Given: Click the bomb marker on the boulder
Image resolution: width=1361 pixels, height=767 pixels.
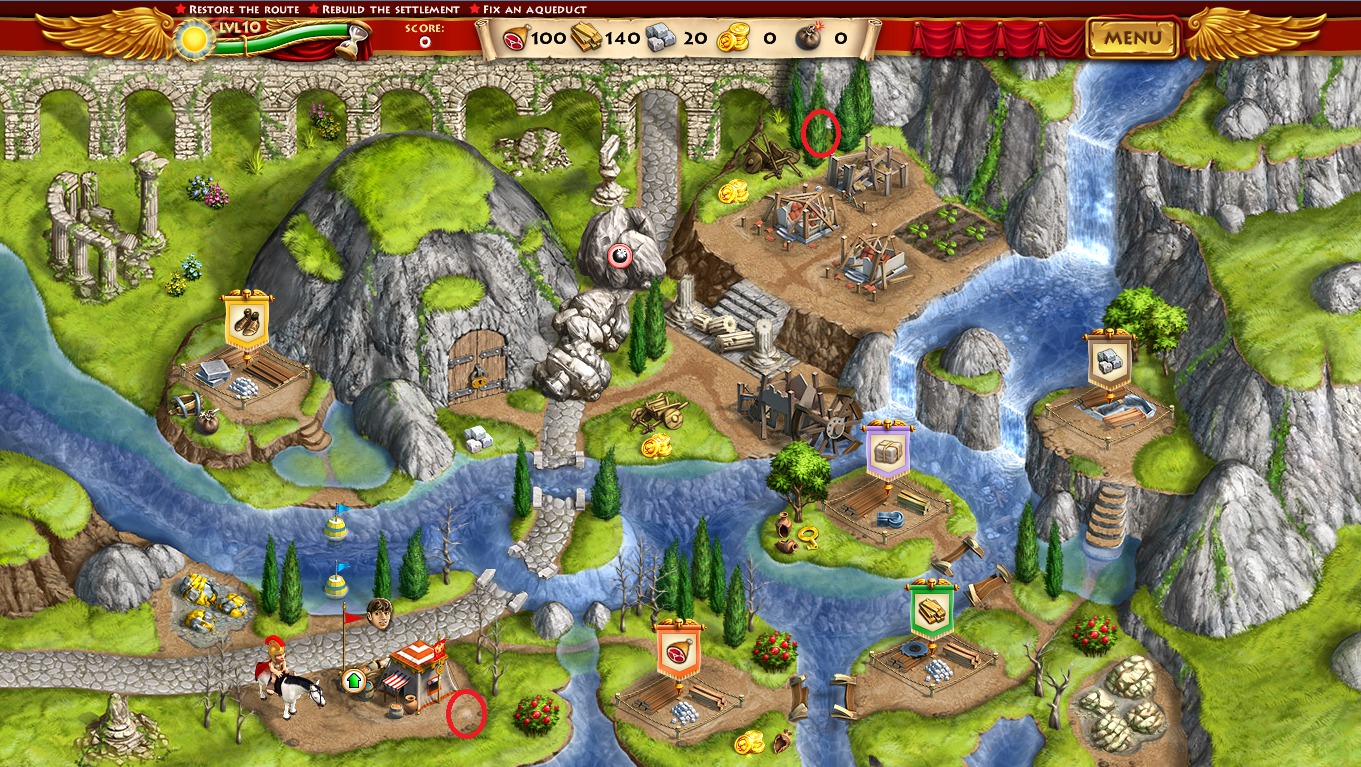Looking at the screenshot, I should click(620, 256).
